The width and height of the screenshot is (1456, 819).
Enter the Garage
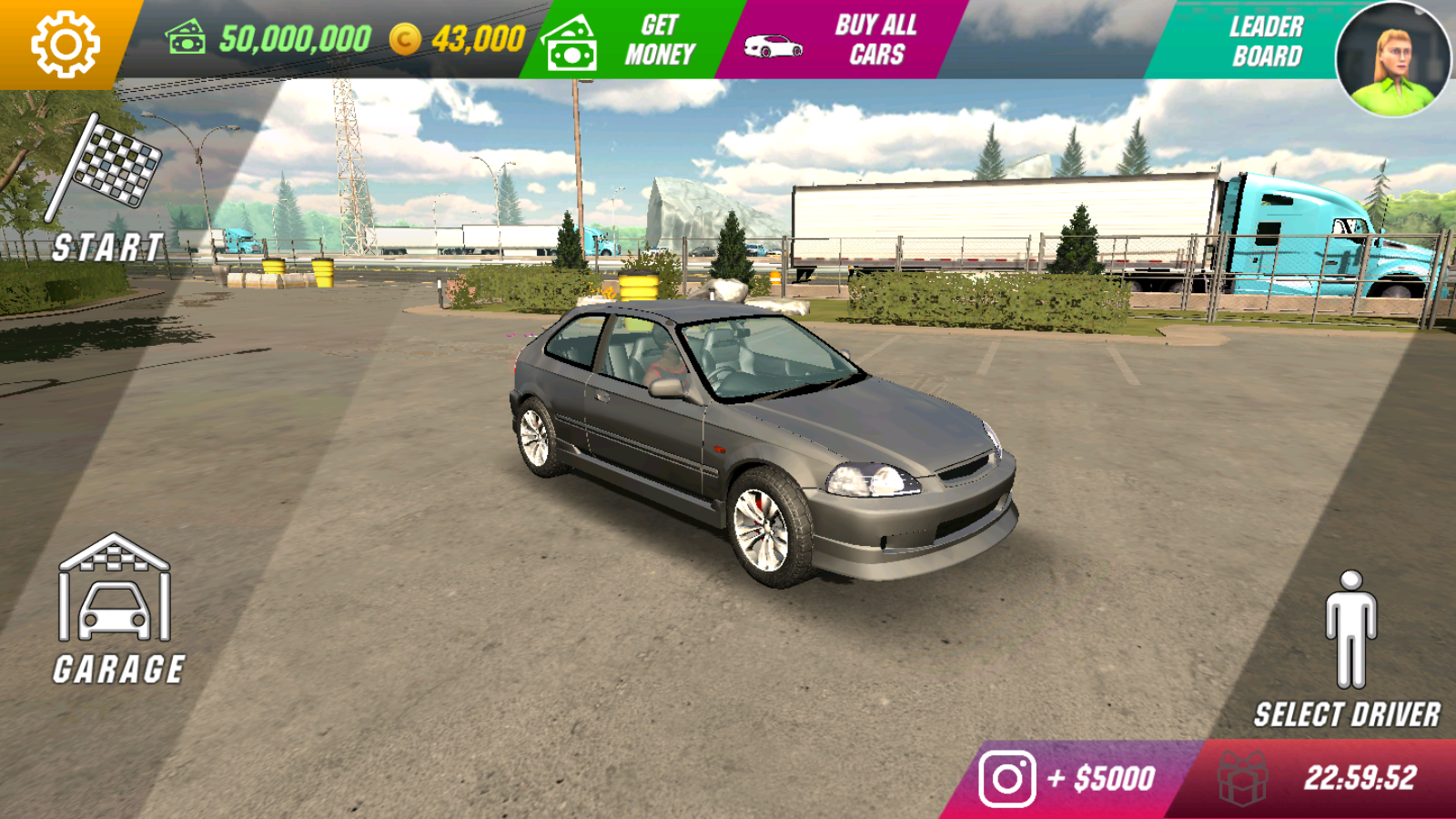coord(116,610)
